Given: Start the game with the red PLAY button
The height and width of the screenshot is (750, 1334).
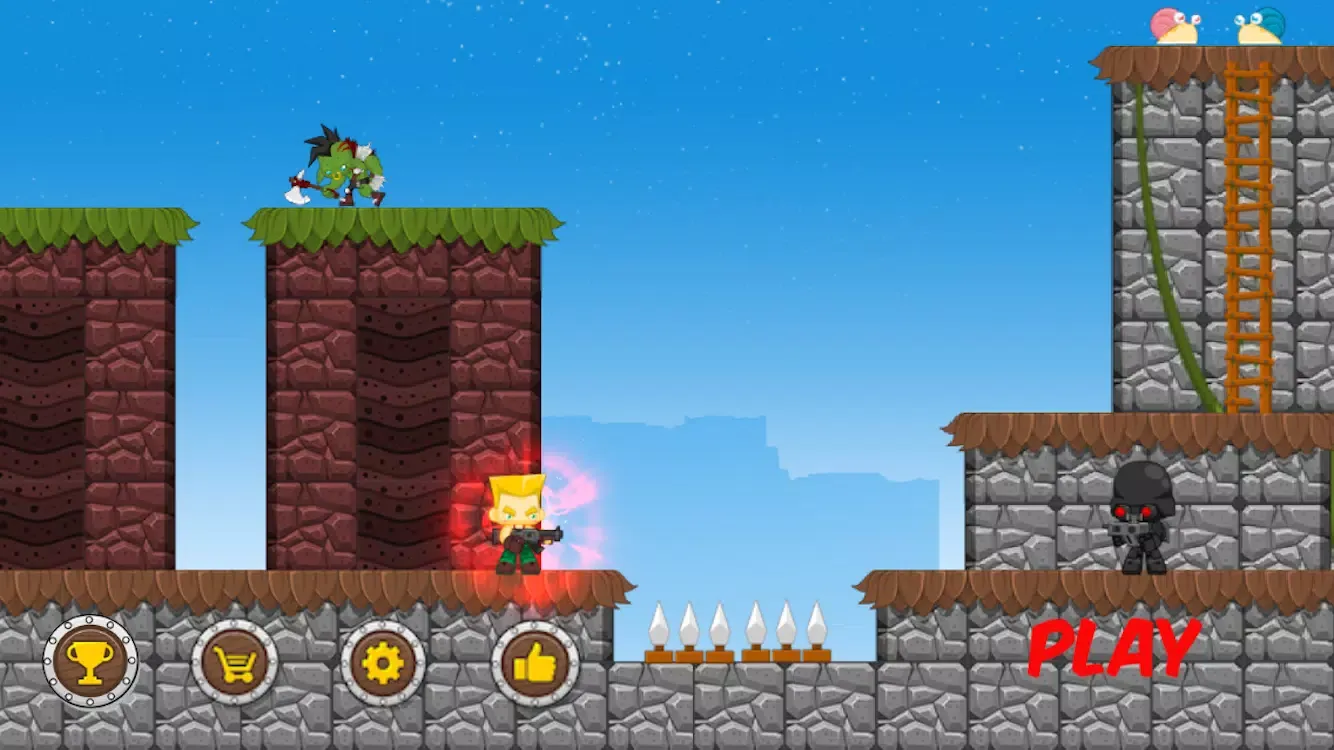Looking at the screenshot, I should pyautogui.click(x=1114, y=648).
